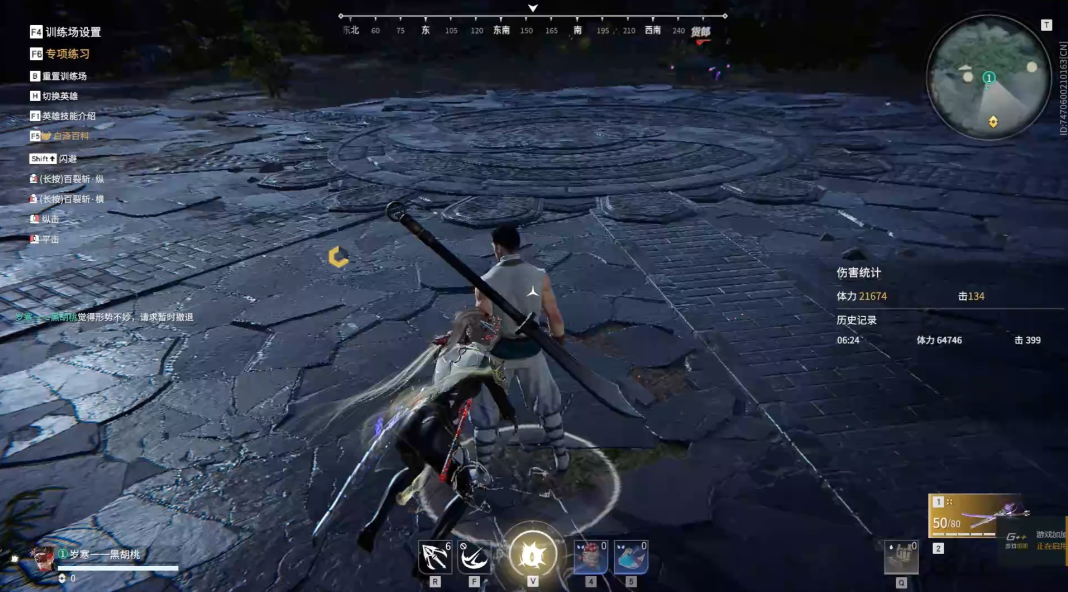Click the circular minimap
1068x592 pixels.
[x=988, y=78]
